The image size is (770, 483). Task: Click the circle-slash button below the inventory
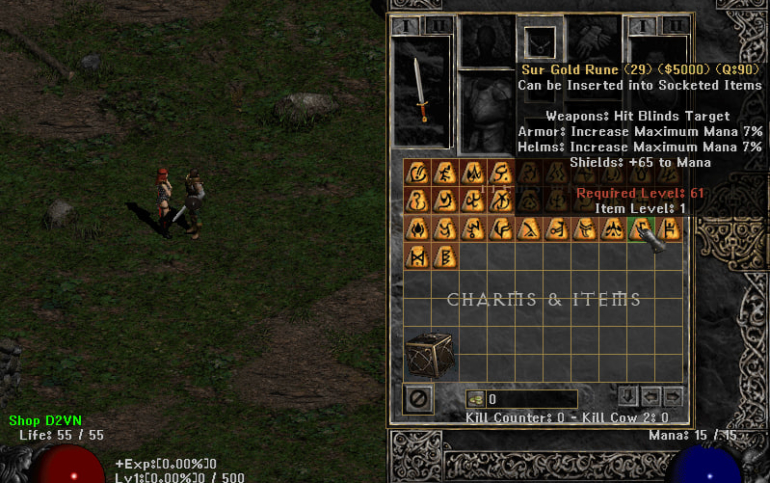point(419,398)
